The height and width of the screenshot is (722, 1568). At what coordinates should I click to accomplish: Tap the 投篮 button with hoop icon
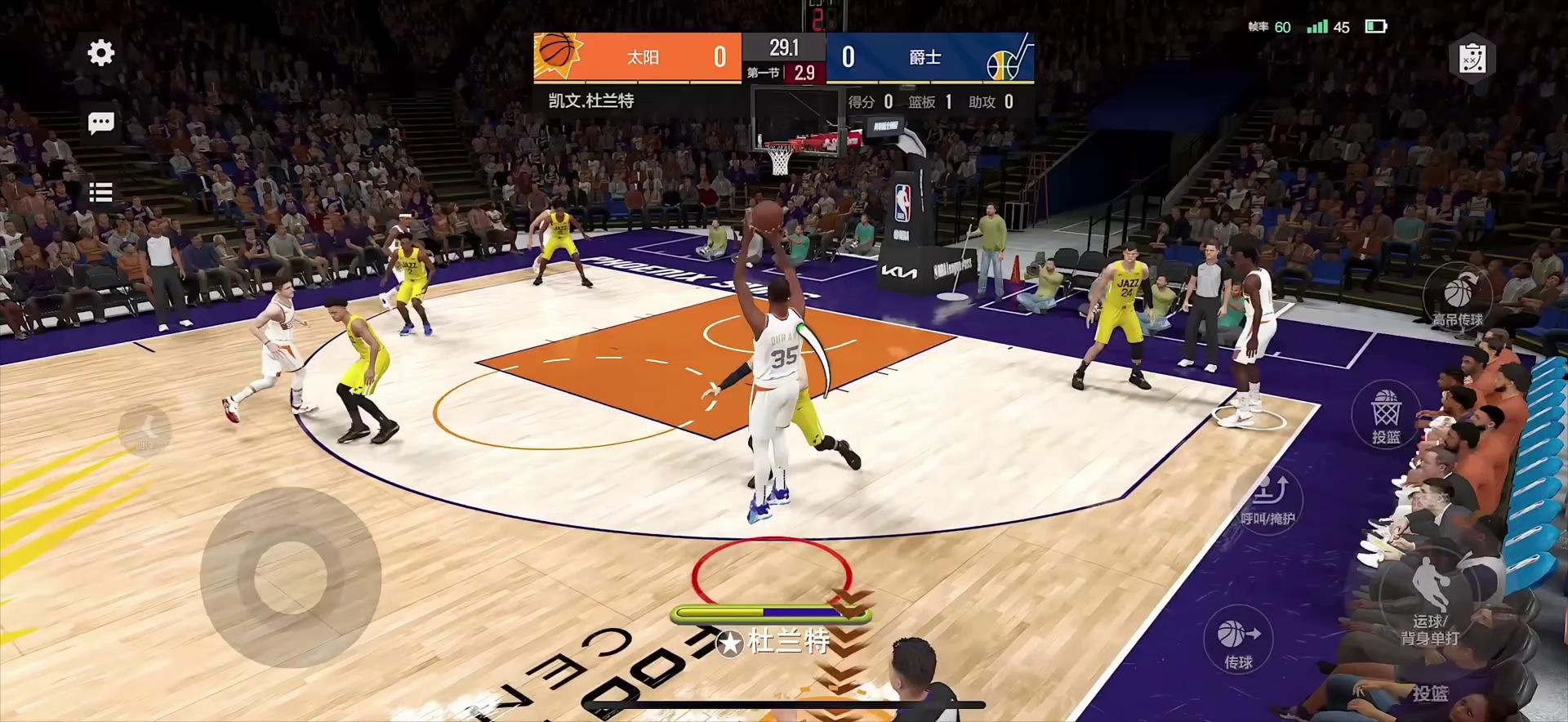click(x=1386, y=414)
